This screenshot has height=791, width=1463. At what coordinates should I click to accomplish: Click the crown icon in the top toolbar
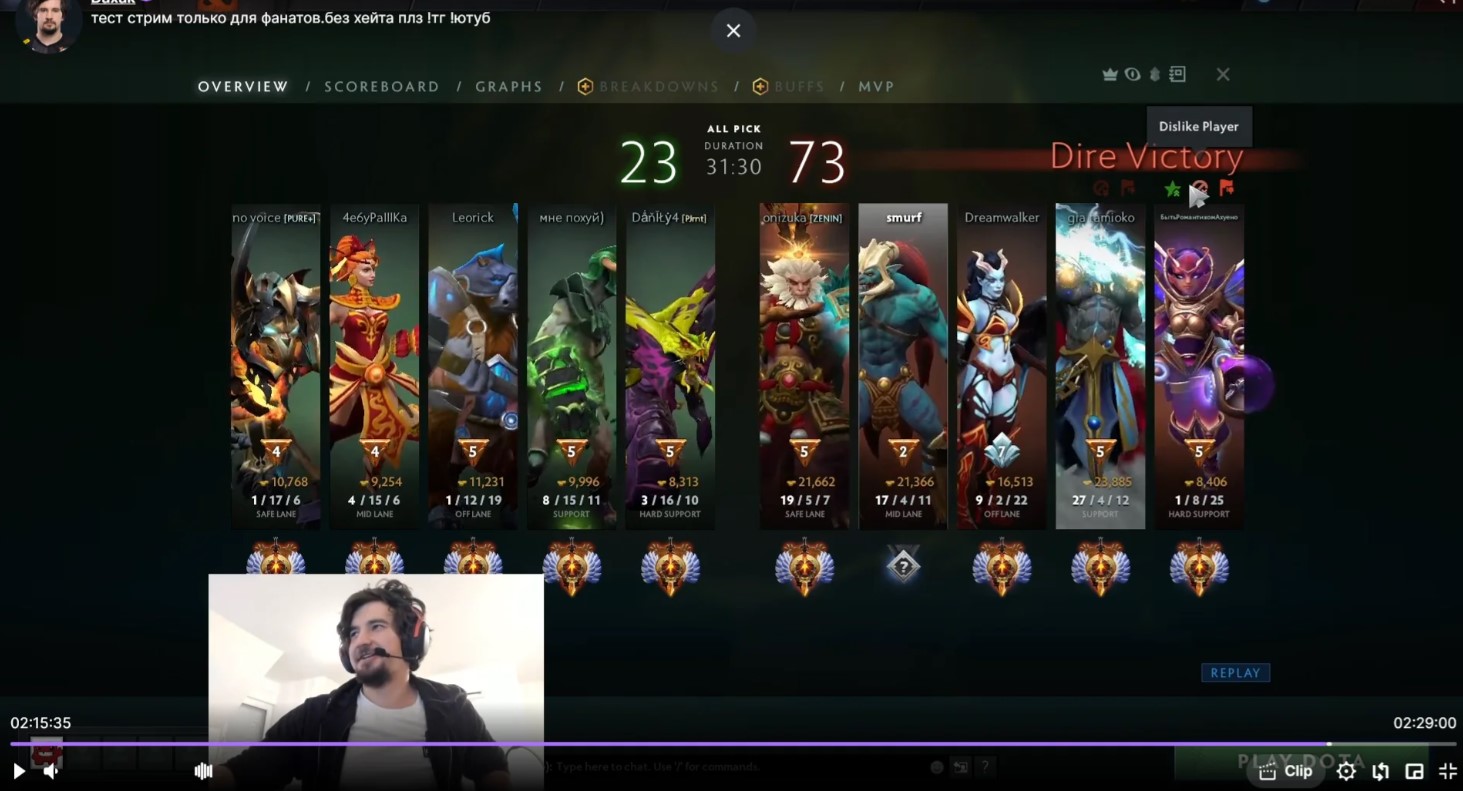(1110, 74)
